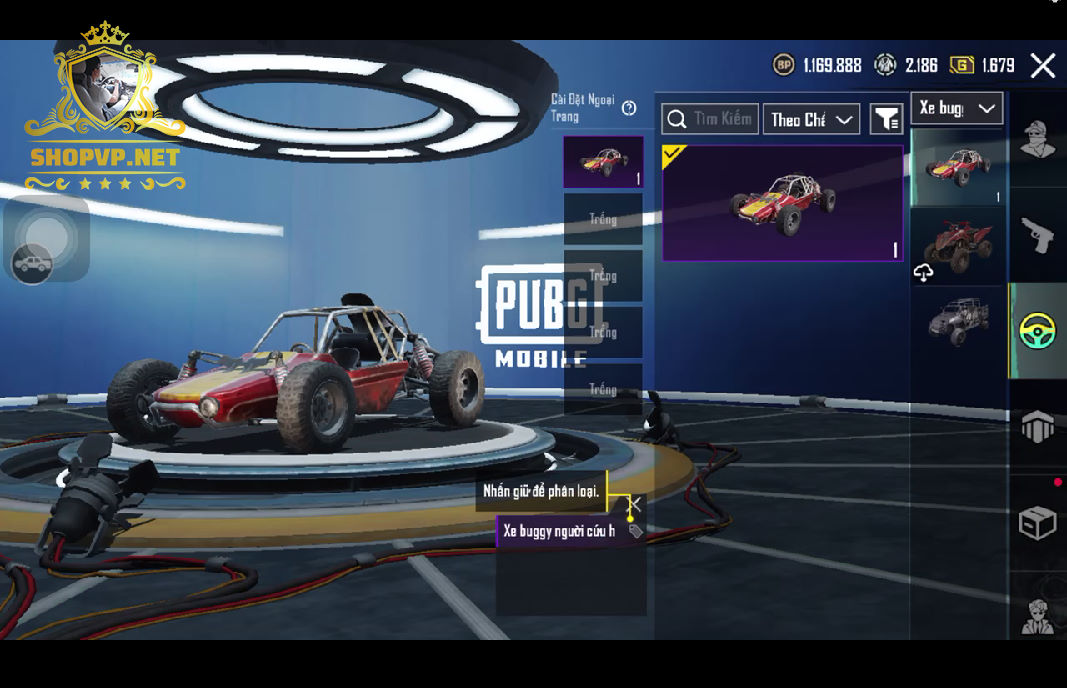Pick the red buggy in vehicle list
Screen dimensions: 1067x688
pyautogui.click(x=957, y=166)
